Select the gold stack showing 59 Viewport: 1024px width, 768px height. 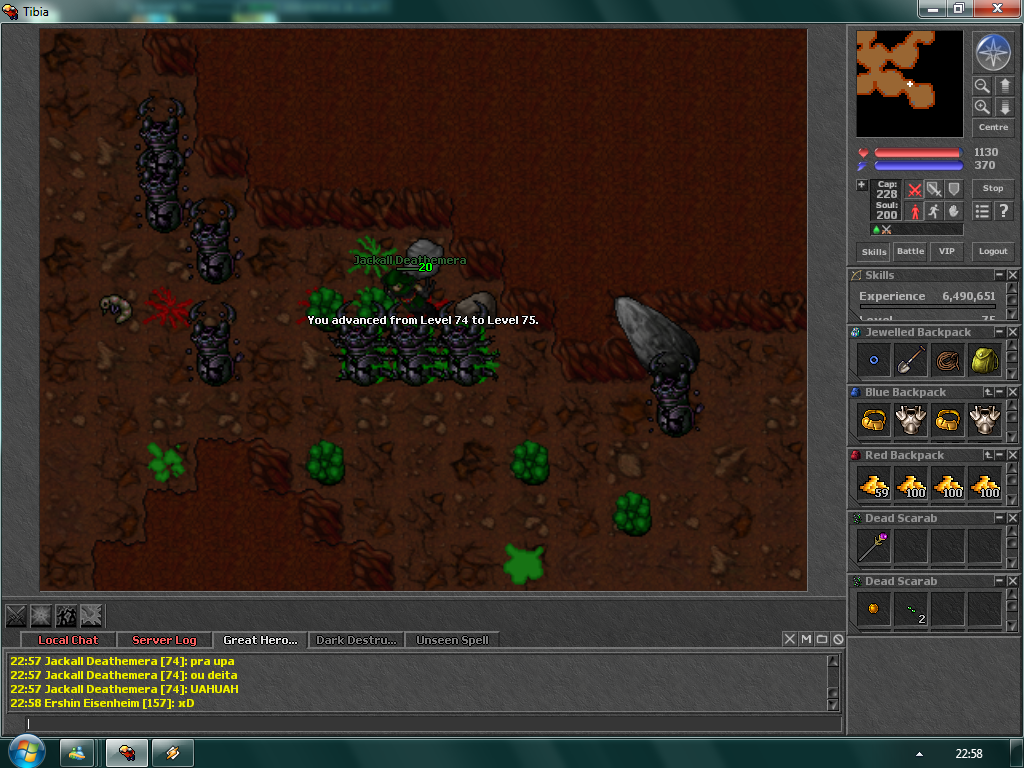[x=873, y=484]
